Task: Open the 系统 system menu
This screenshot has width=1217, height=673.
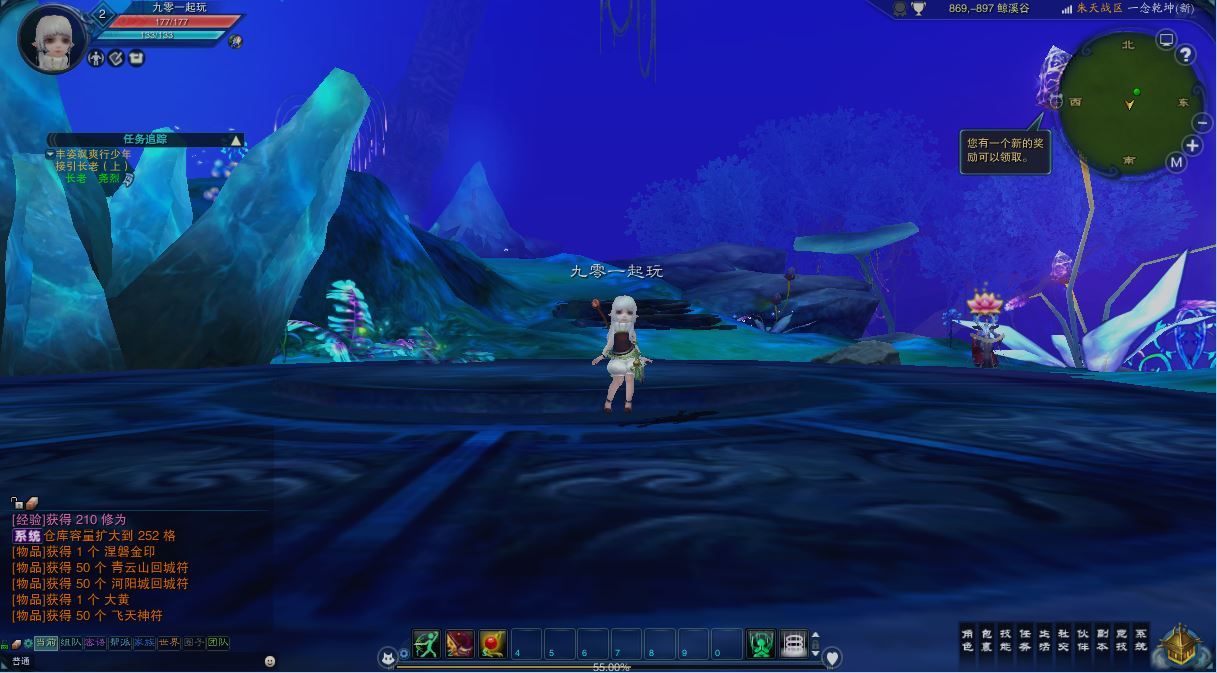Action: 1141,640
